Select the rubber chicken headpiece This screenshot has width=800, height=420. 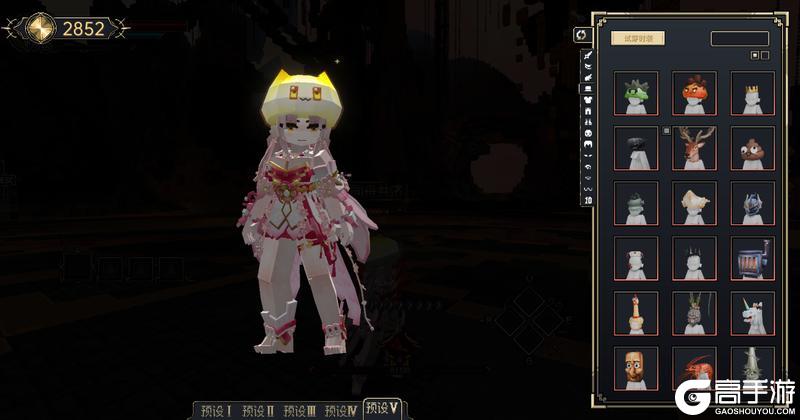tap(636, 314)
